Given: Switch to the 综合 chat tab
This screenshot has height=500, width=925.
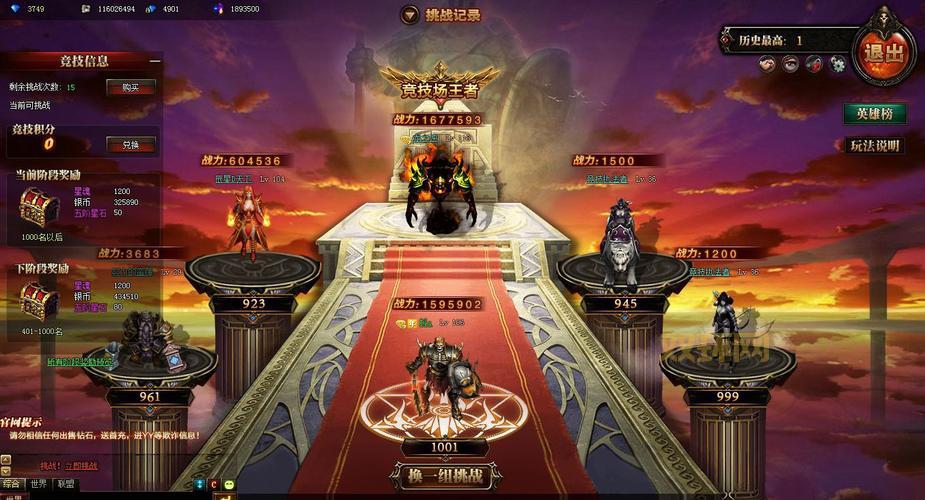Looking at the screenshot, I should (11, 484).
